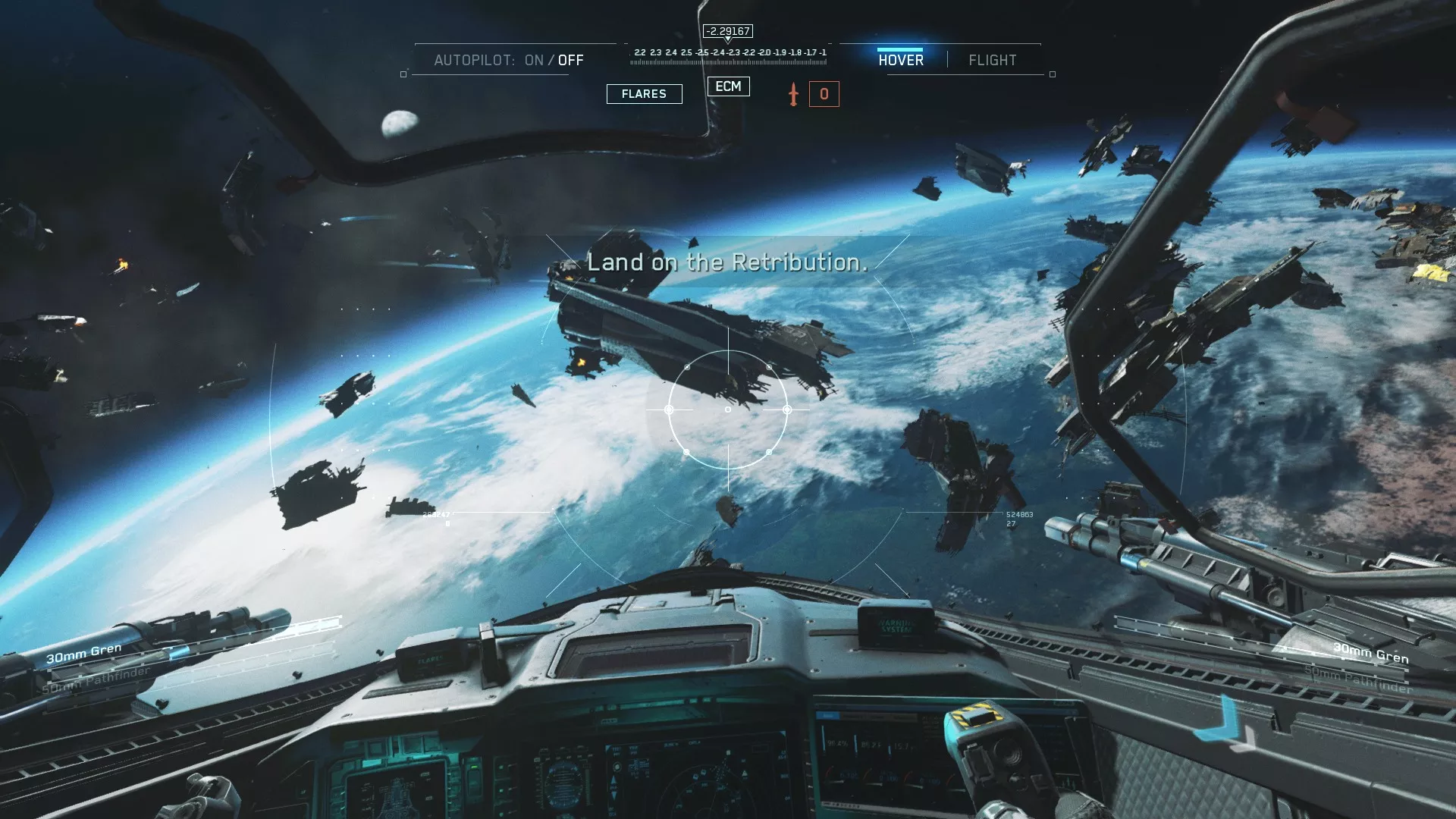
Task: Trigger the ECM countermeasure
Action: [728, 86]
